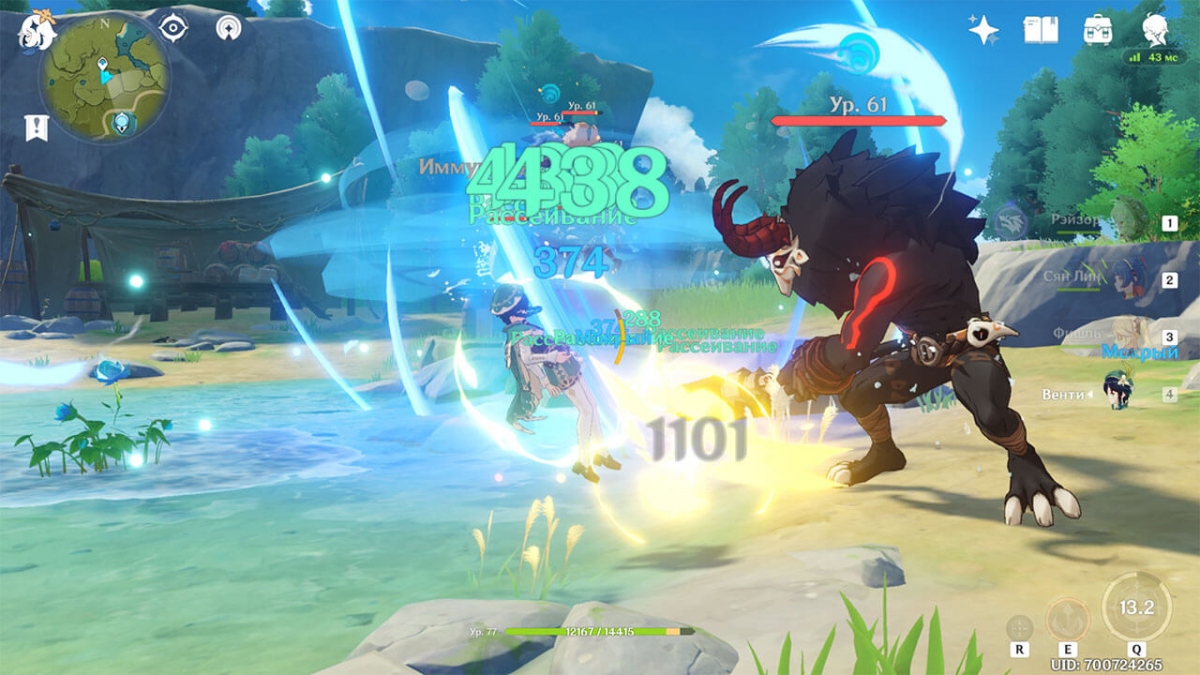The image size is (1200, 675).
Task: Click the round signal-wave icon beside the eye
Action: tap(229, 28)
